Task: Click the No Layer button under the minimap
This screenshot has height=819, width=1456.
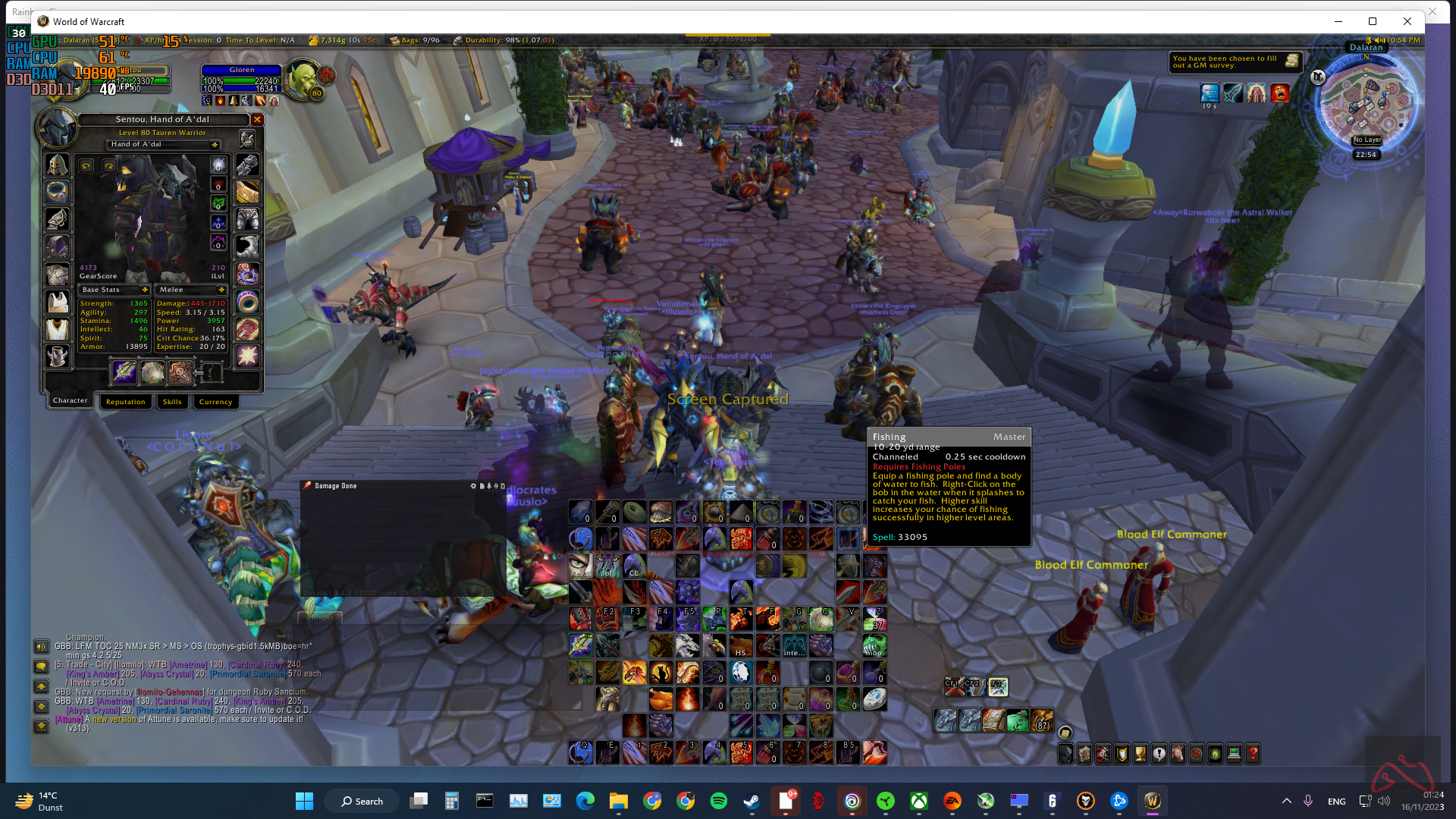Action: tap(1367, 140)
